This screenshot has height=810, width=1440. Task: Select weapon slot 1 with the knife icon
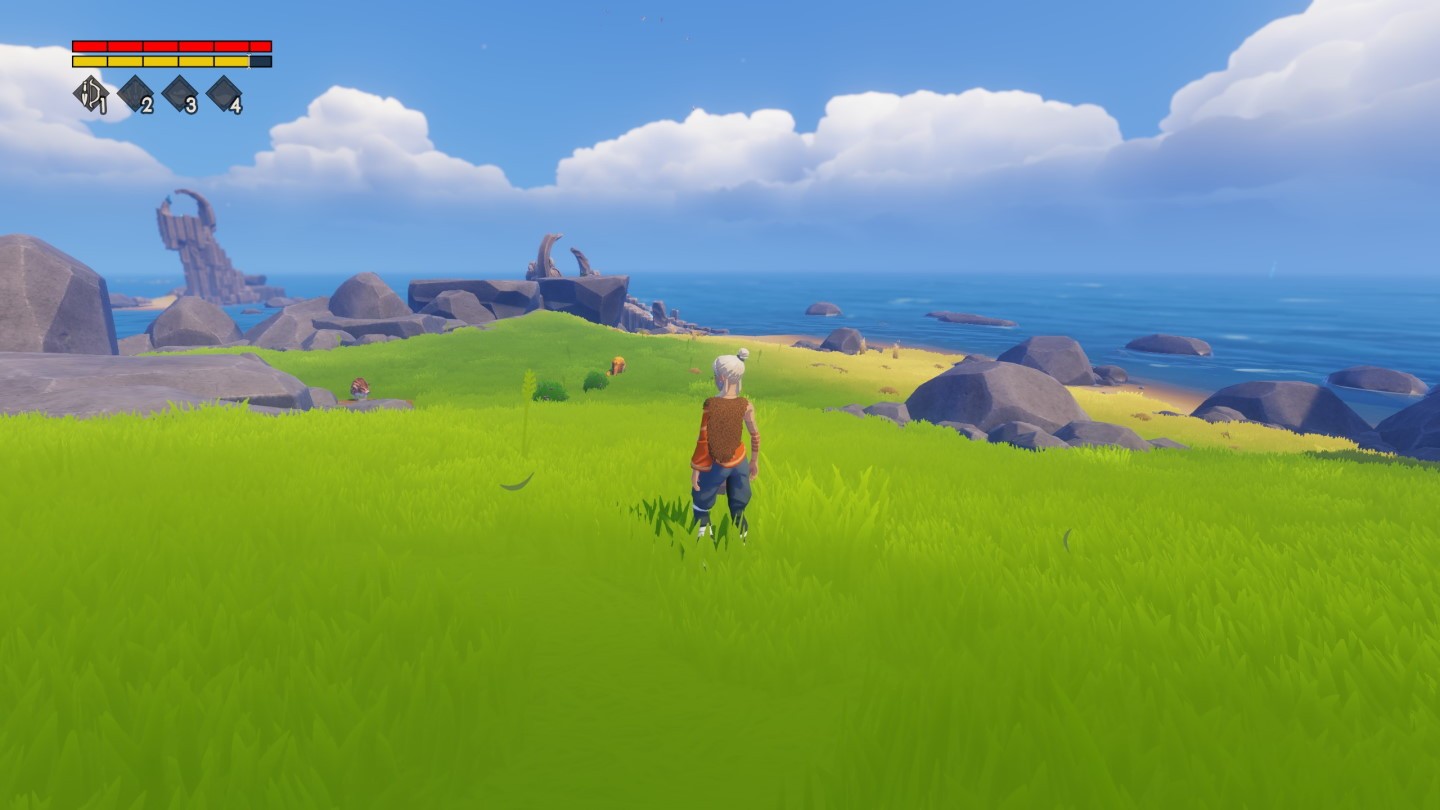click(x=92, y=92)
